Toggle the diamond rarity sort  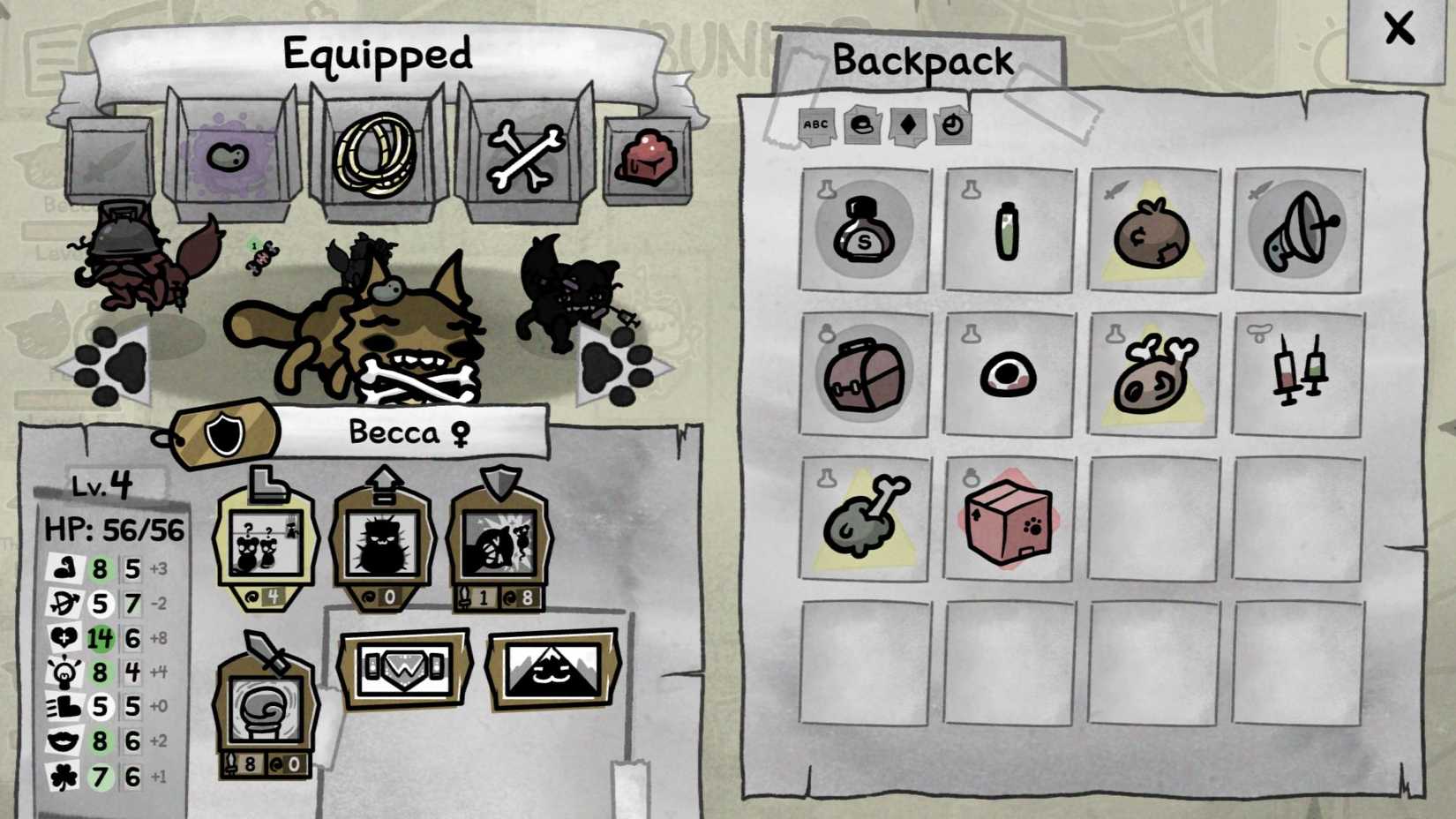pos(907,125)
